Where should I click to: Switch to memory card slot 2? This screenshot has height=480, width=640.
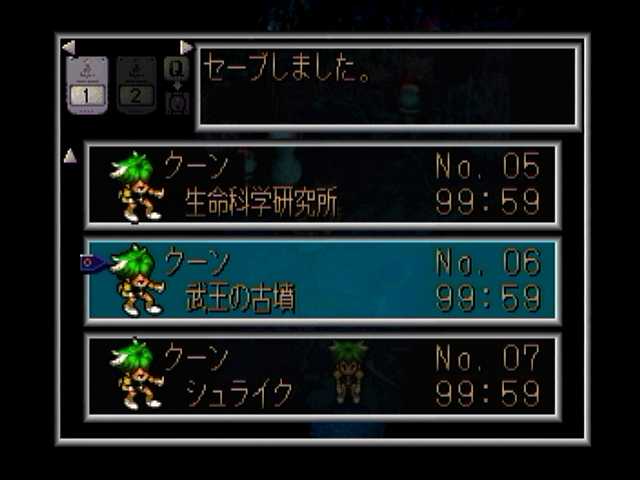[x=136, y=85]
